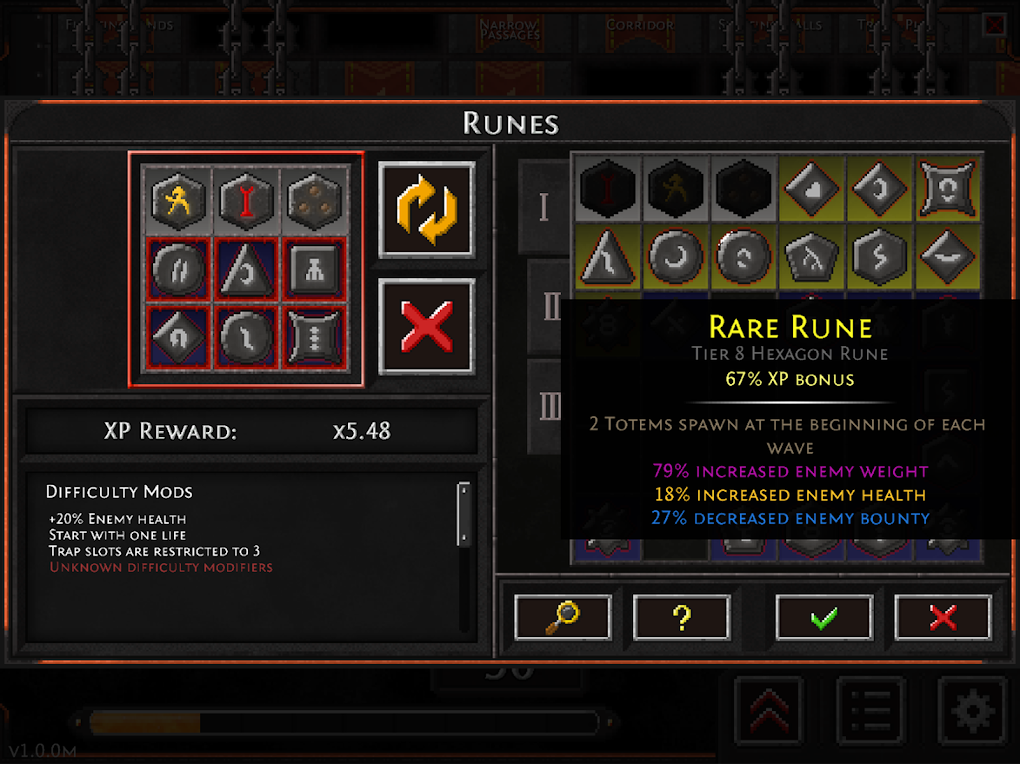This screenshot has width=1020, height=764.
Task: Select the equipped diamond rune
Action: coord(178,334)
